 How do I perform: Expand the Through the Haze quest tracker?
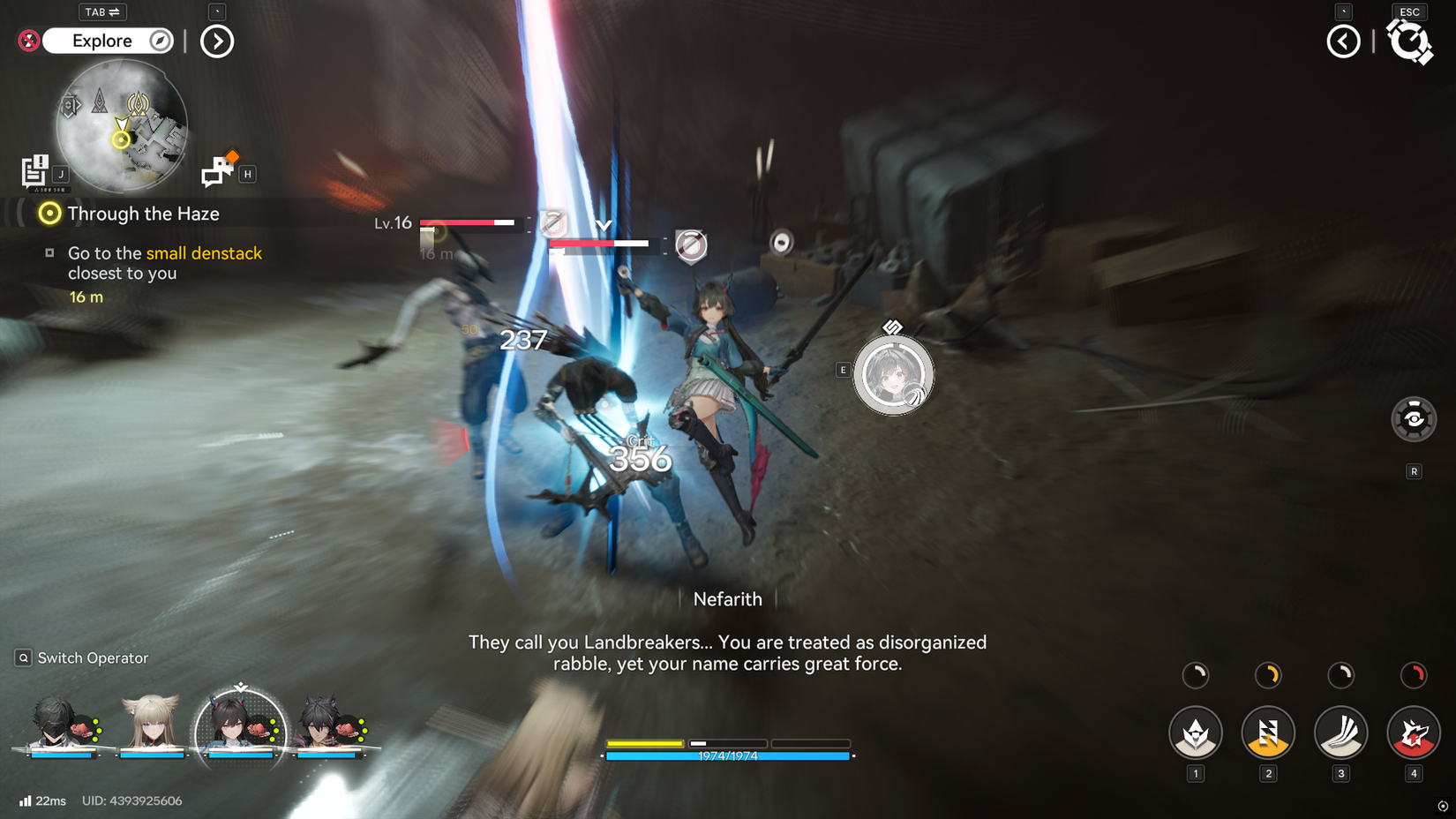141,214
